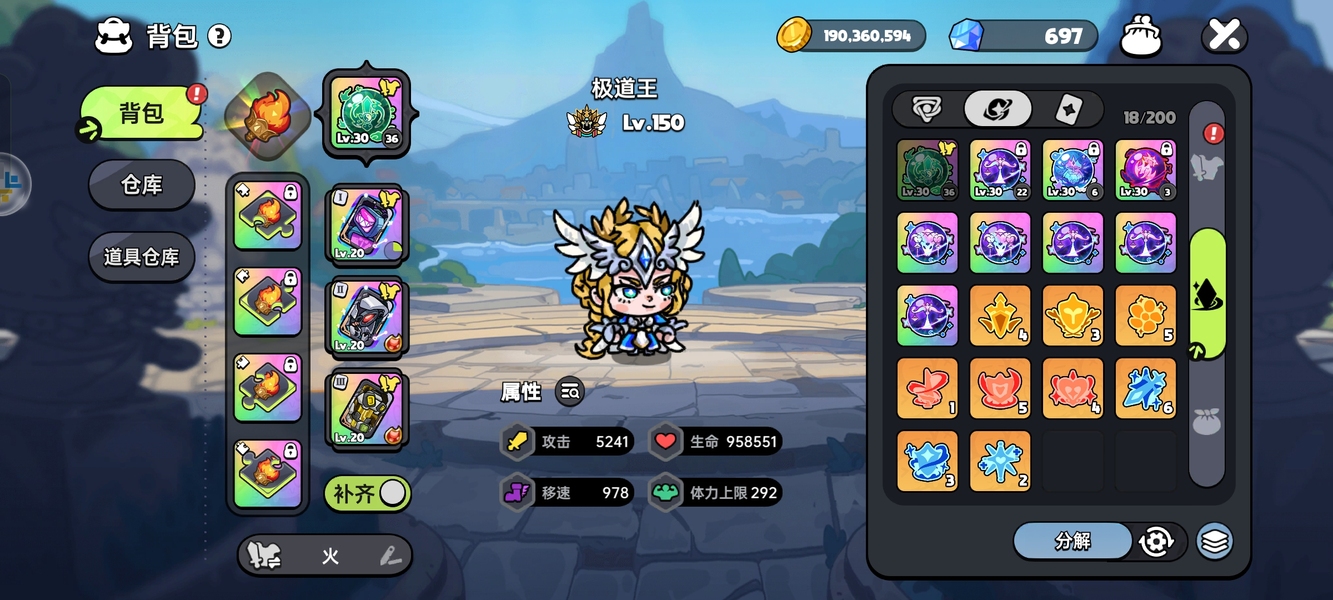Image resolution: width=1333 pixels, height=600 pixels.
Task: Toggle the 补齐 auto-fill switch
Action: [367, 493]
